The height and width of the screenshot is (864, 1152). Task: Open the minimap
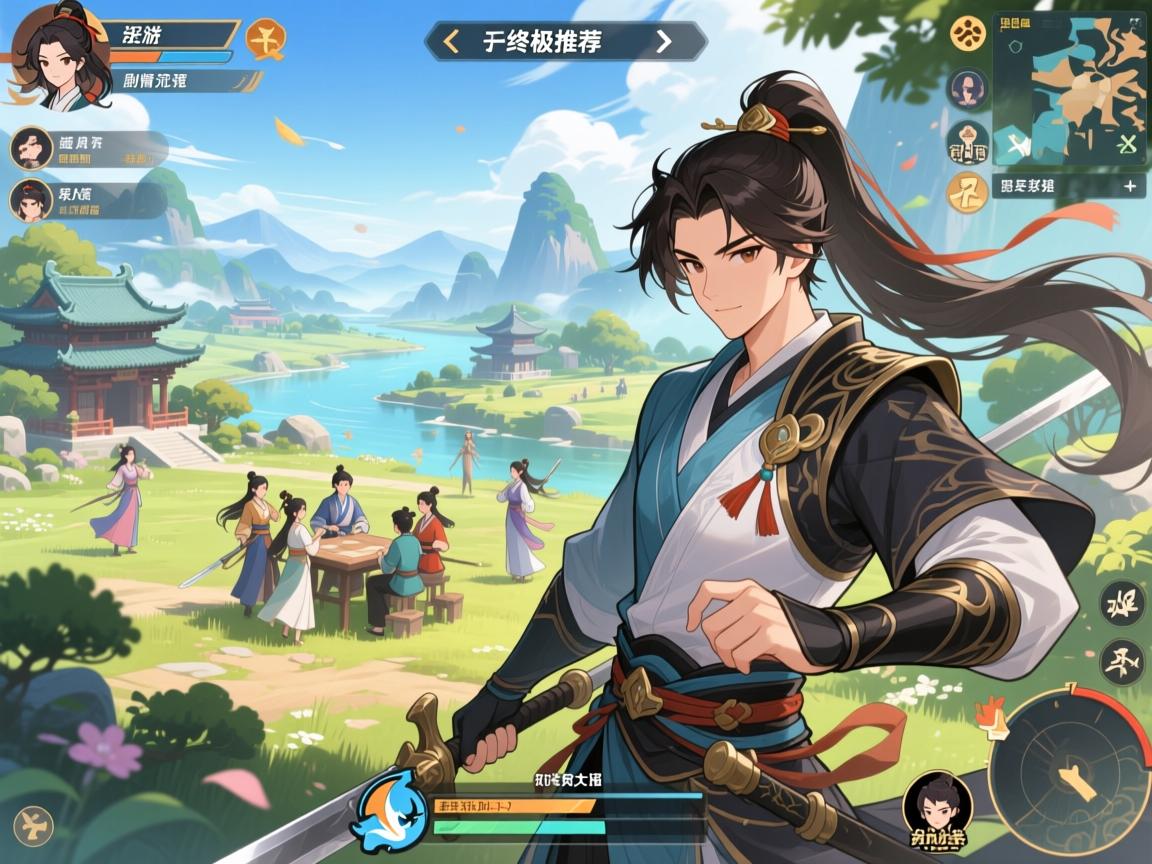[x=1068, y=88]
